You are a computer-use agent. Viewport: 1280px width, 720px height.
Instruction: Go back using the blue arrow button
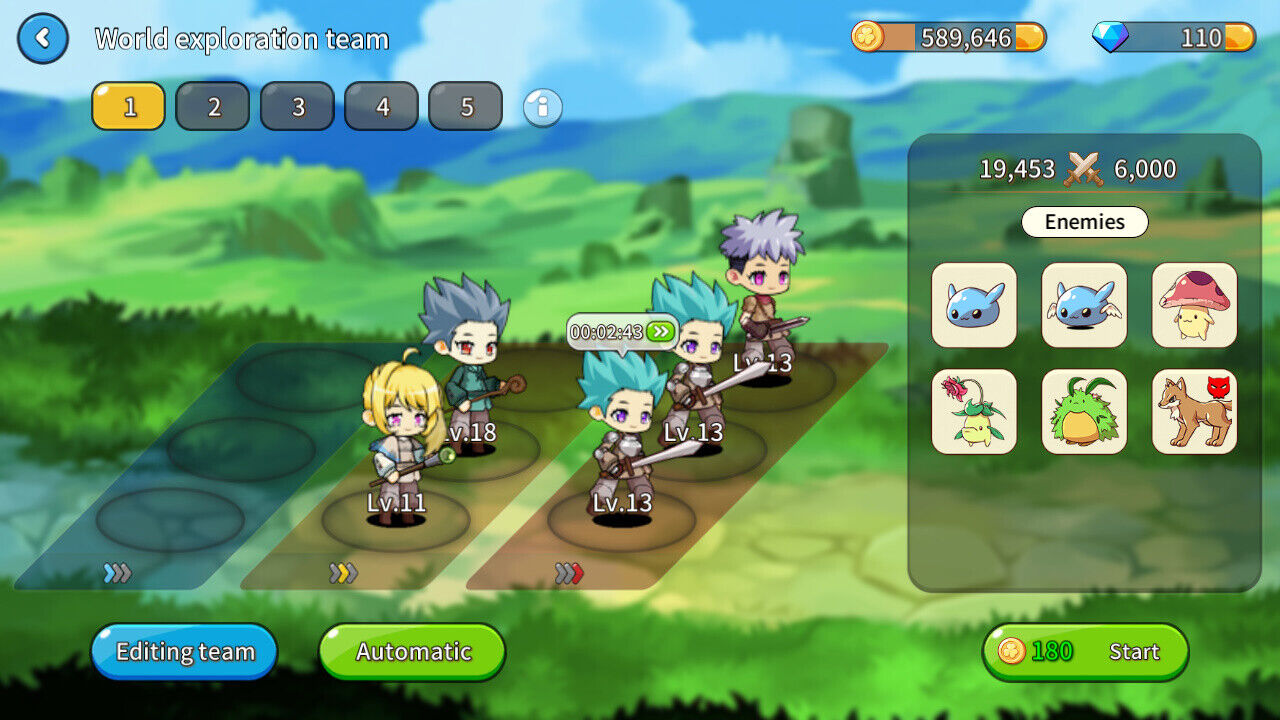click(x=43, y=39)
